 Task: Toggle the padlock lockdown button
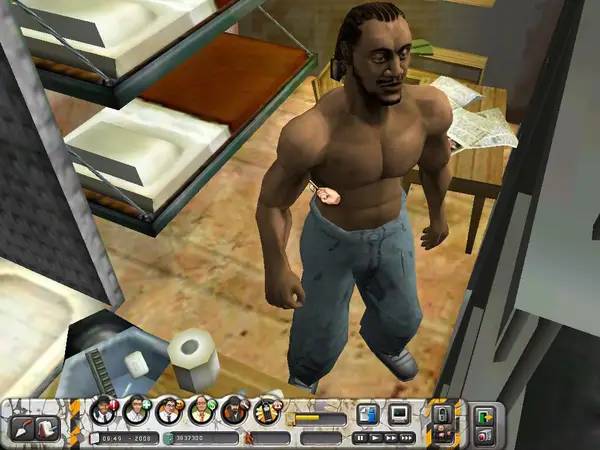442,413
